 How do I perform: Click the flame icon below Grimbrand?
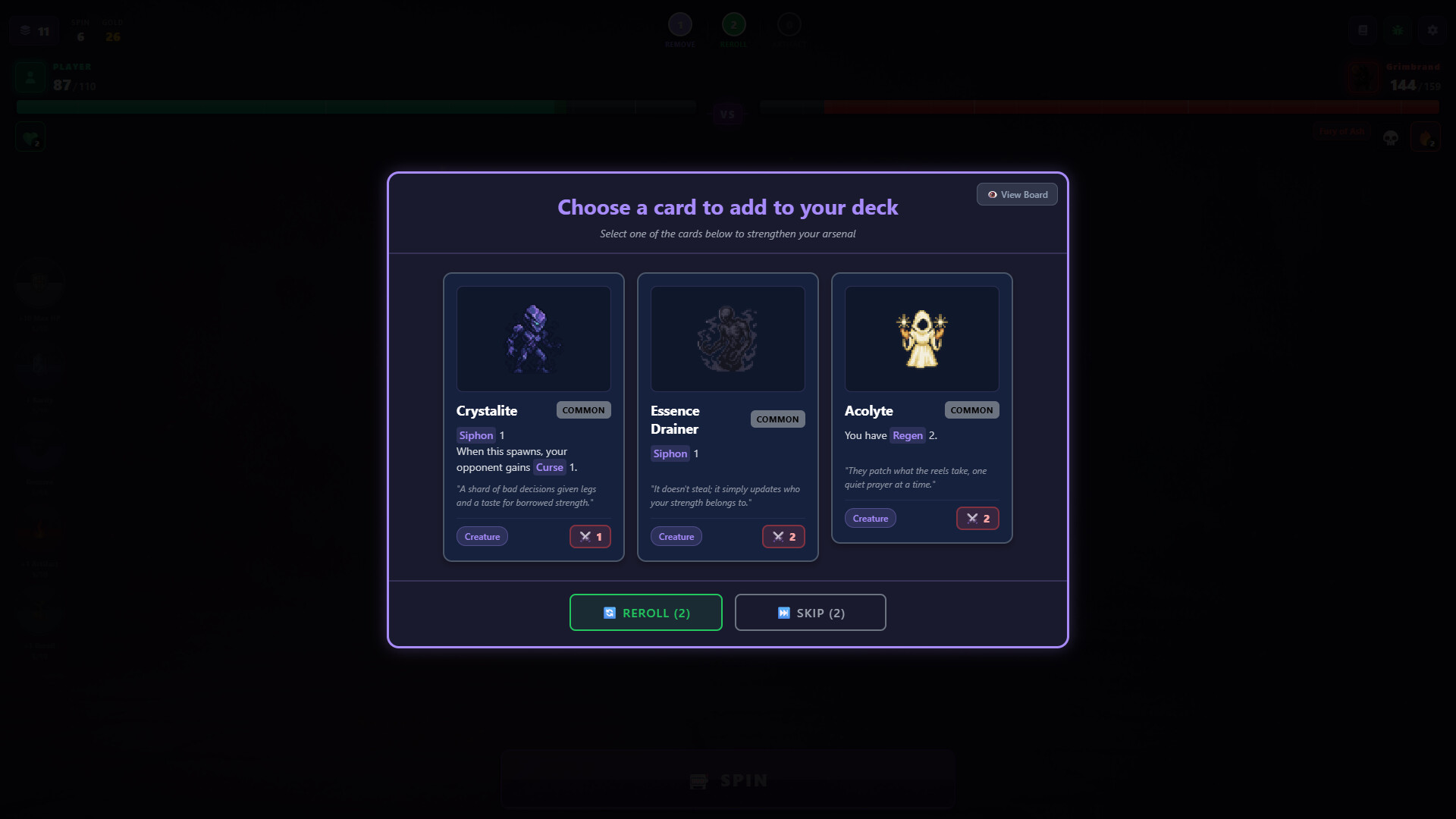click(1427, 137)
